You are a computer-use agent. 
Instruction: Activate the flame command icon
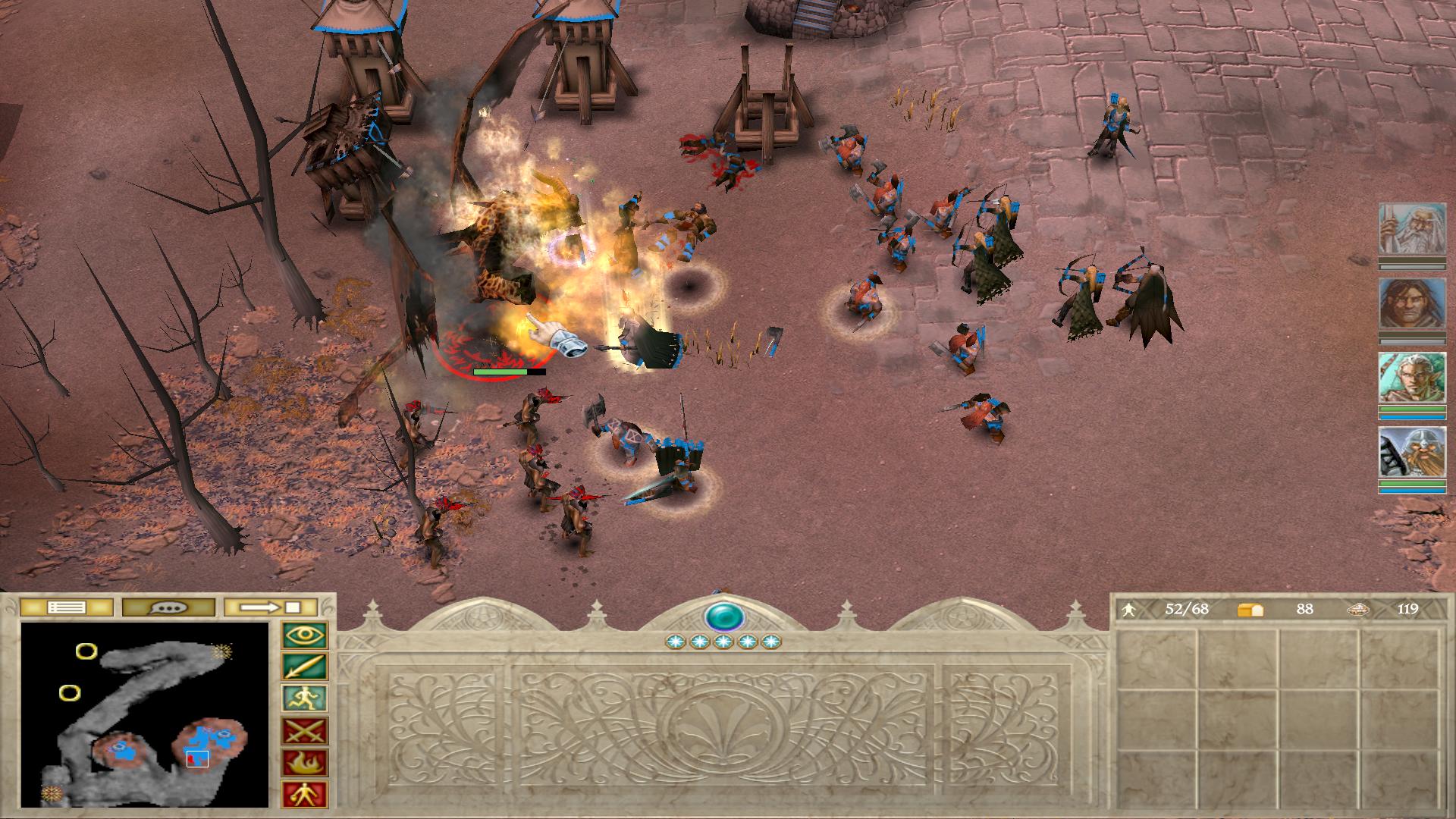[305, 763]
